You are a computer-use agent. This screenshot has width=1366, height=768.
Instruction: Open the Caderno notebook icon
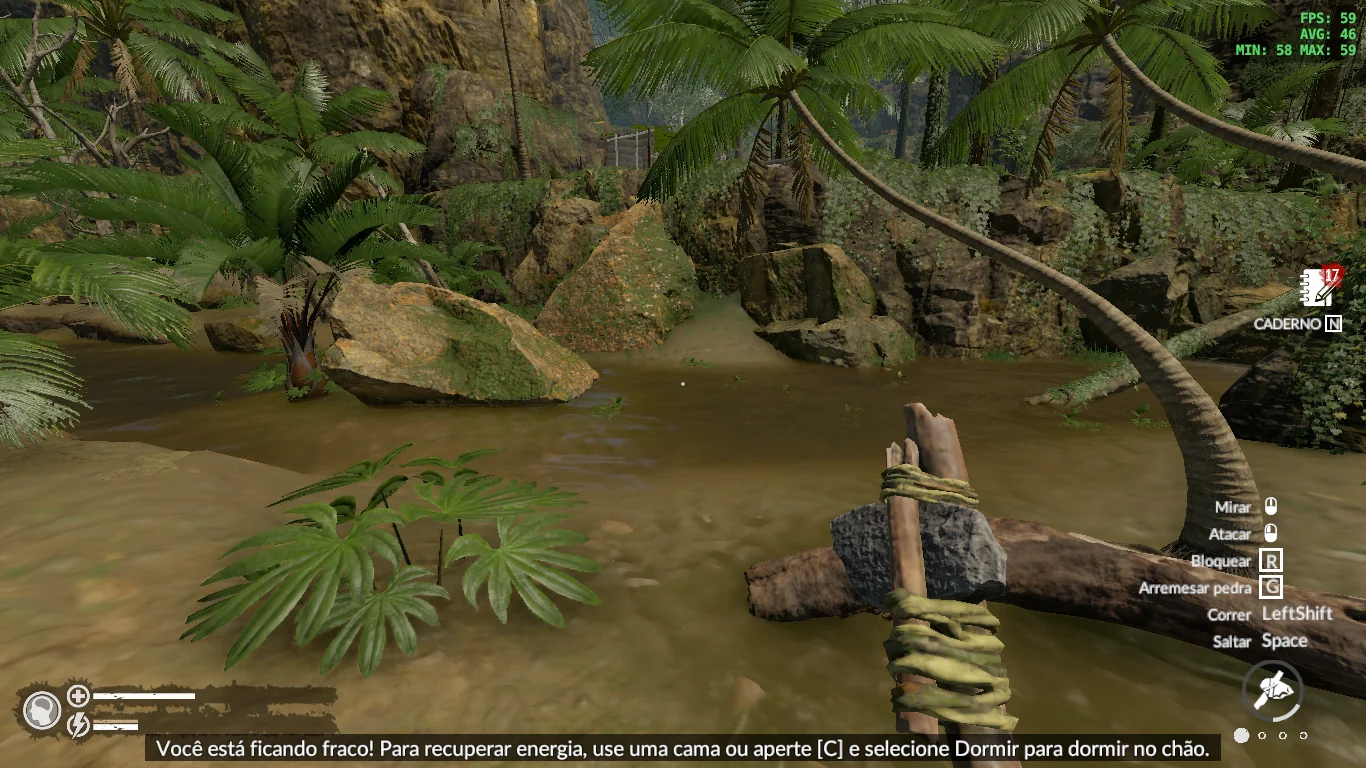(1319, 288)
